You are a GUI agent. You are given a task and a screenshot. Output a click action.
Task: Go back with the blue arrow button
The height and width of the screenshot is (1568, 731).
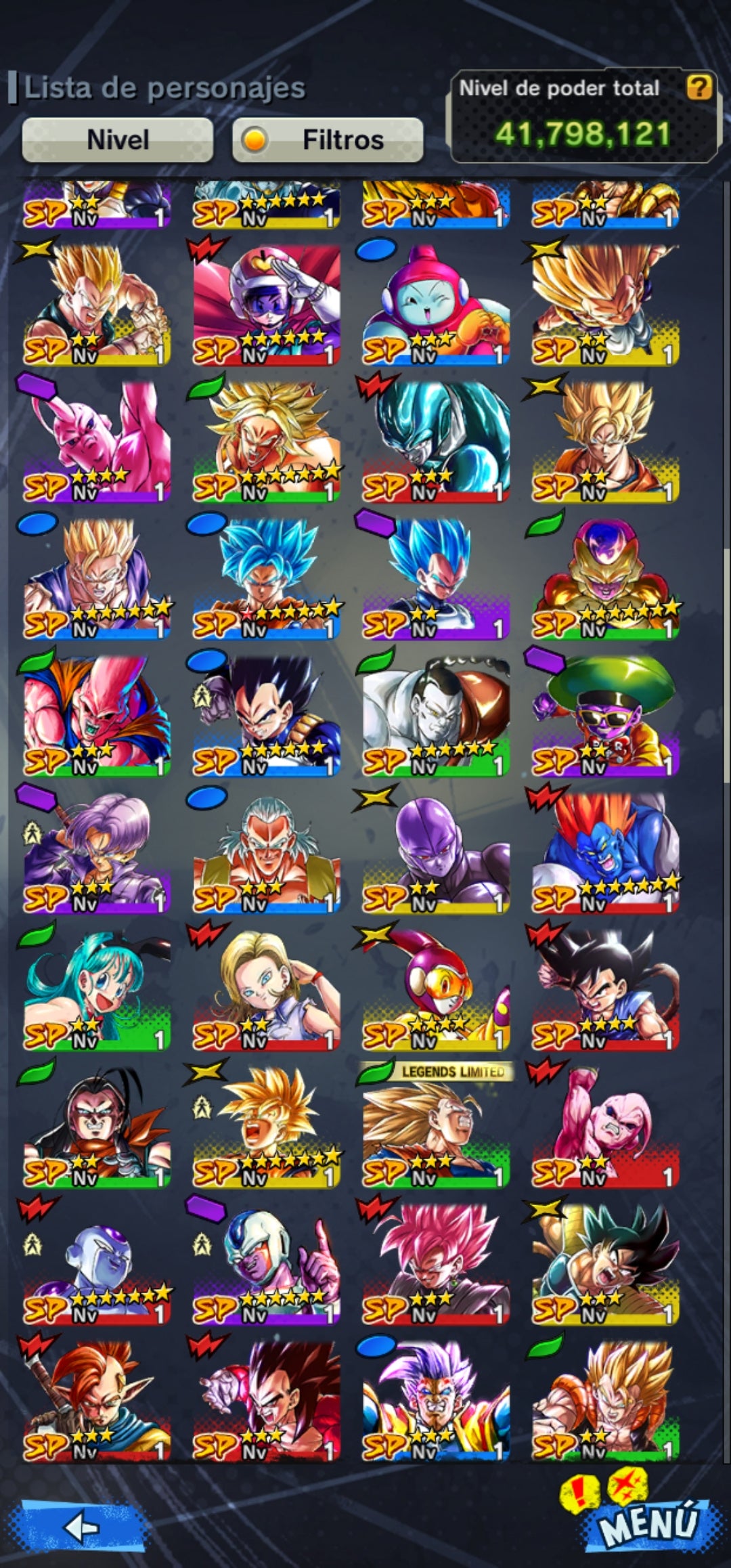point(83,1527)
